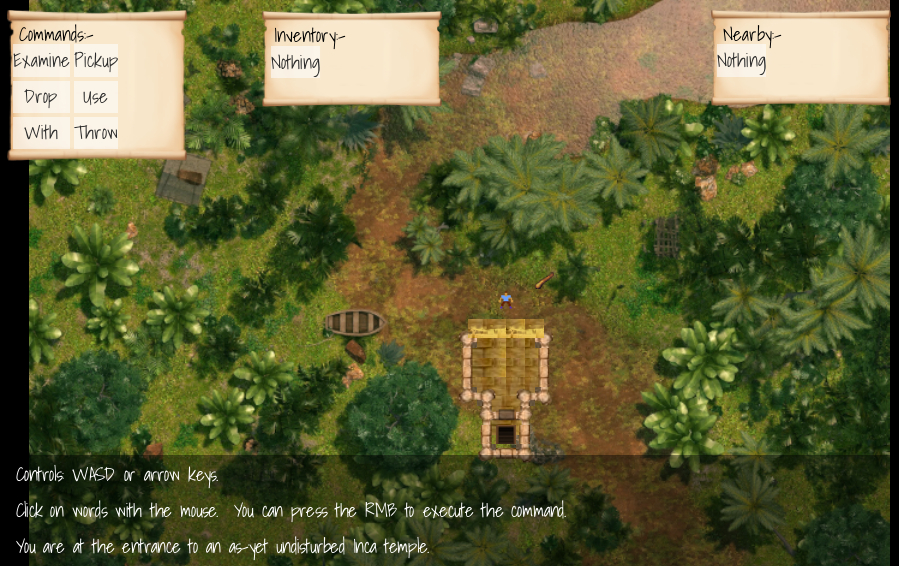Choose the With command

41,133
